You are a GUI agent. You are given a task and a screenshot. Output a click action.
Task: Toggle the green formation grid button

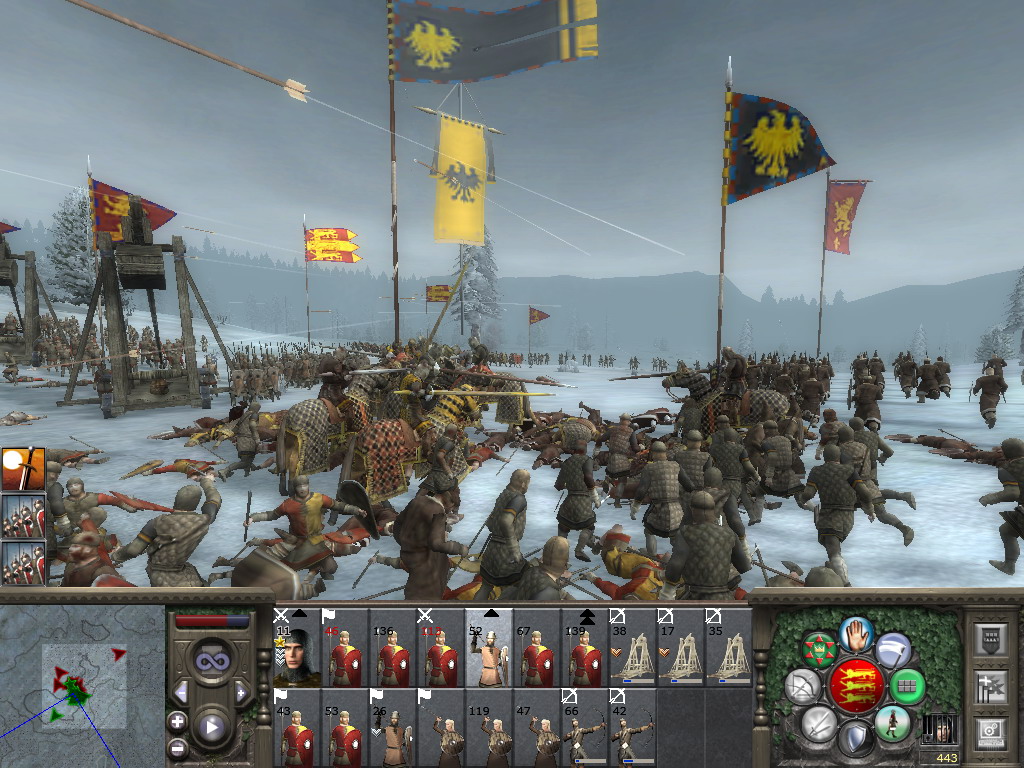(x=907, y=686)
